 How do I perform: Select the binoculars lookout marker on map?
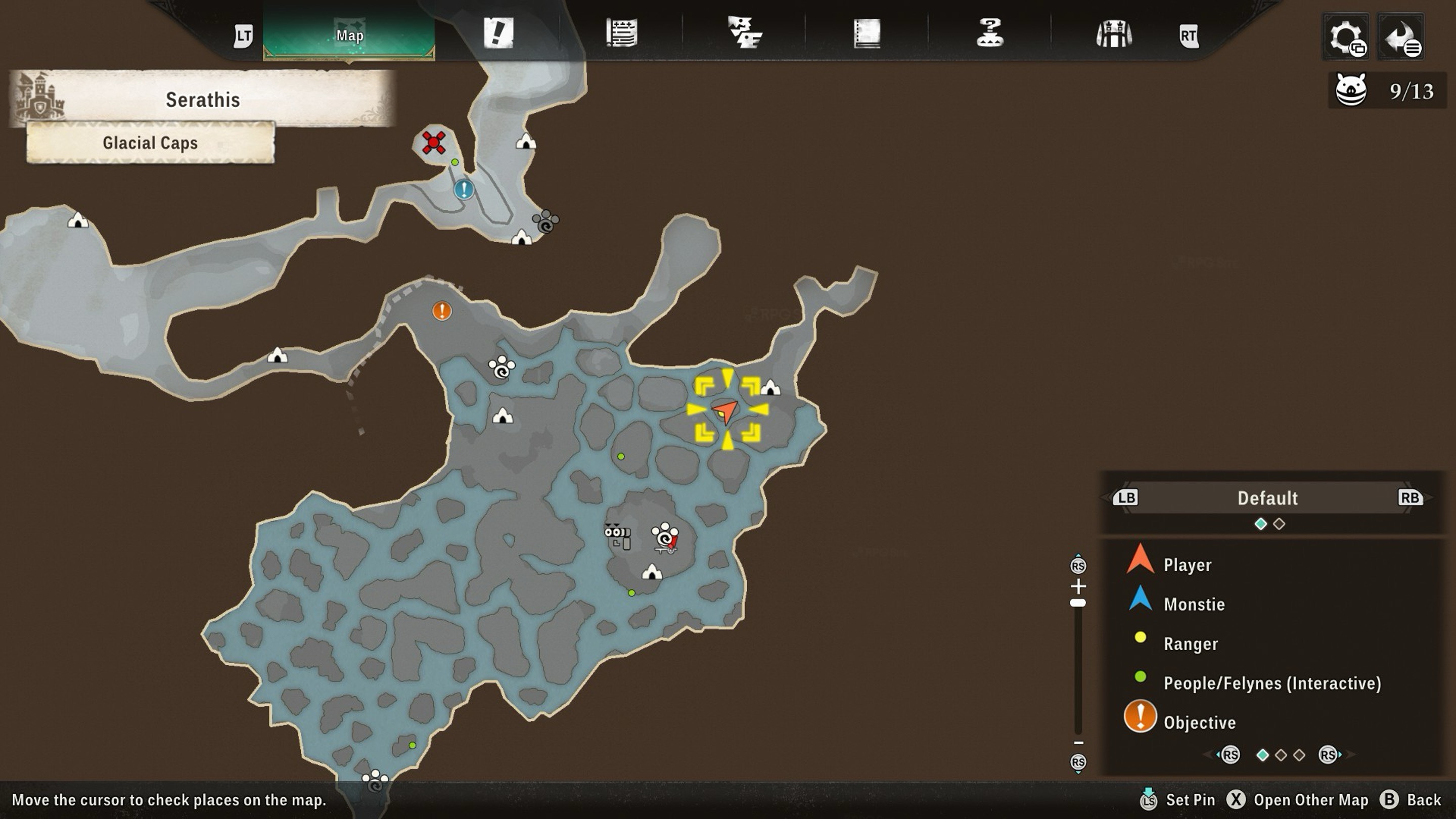tap(617, 535)
